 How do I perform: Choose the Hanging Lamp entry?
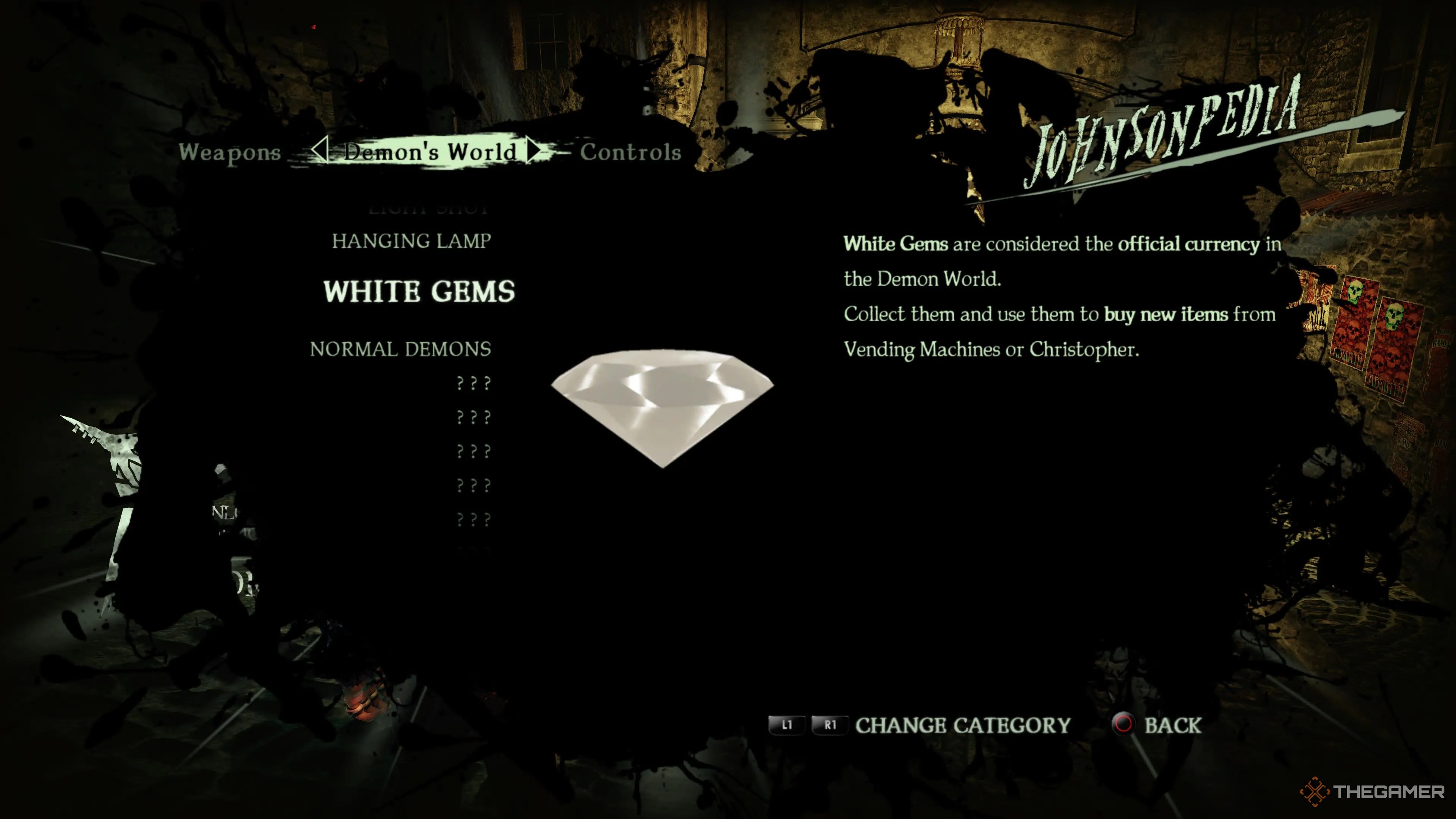pos(411,242)
